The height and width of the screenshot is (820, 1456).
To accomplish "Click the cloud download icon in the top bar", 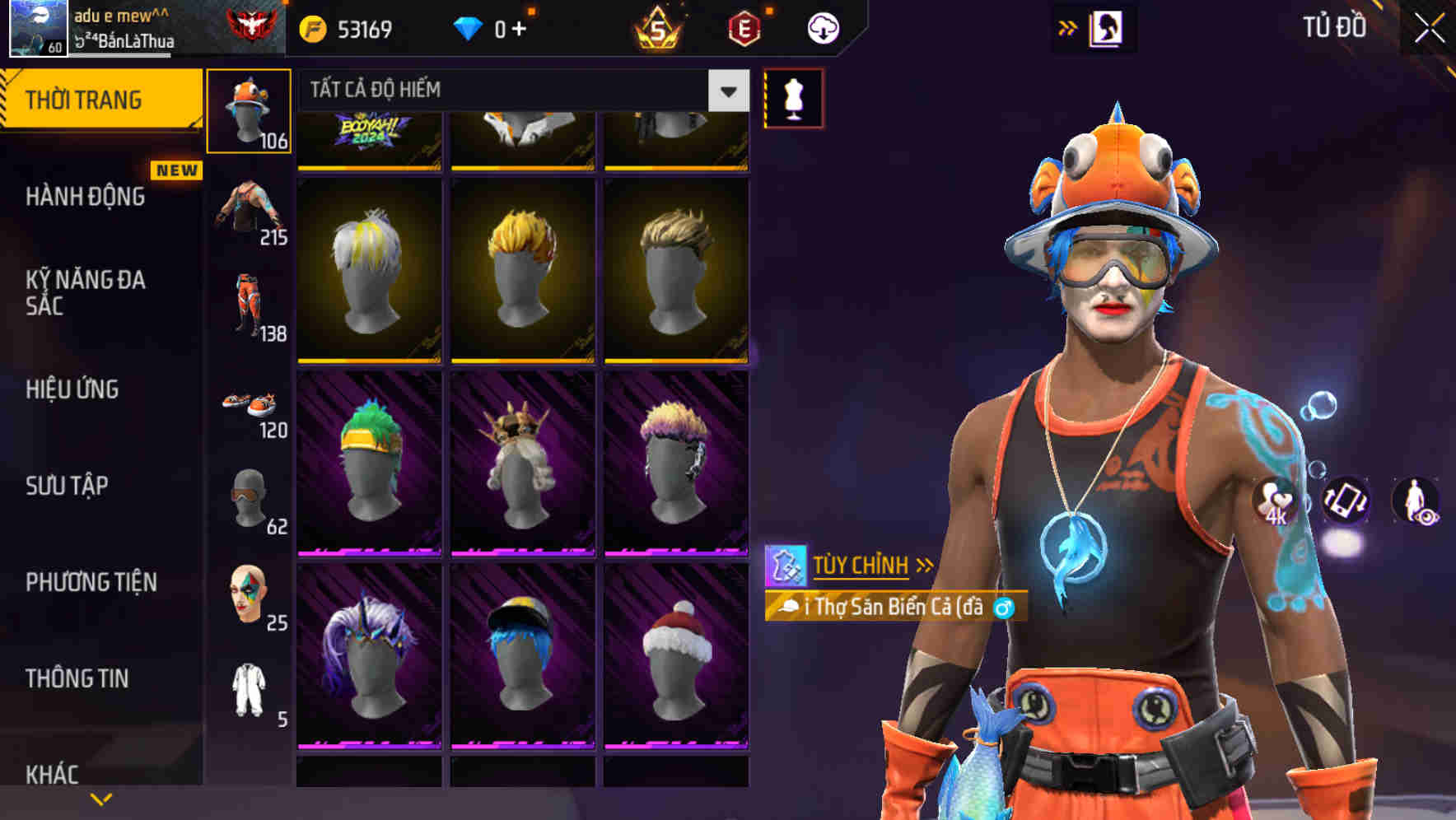I will pyautogui.click(x=822, y=27).
